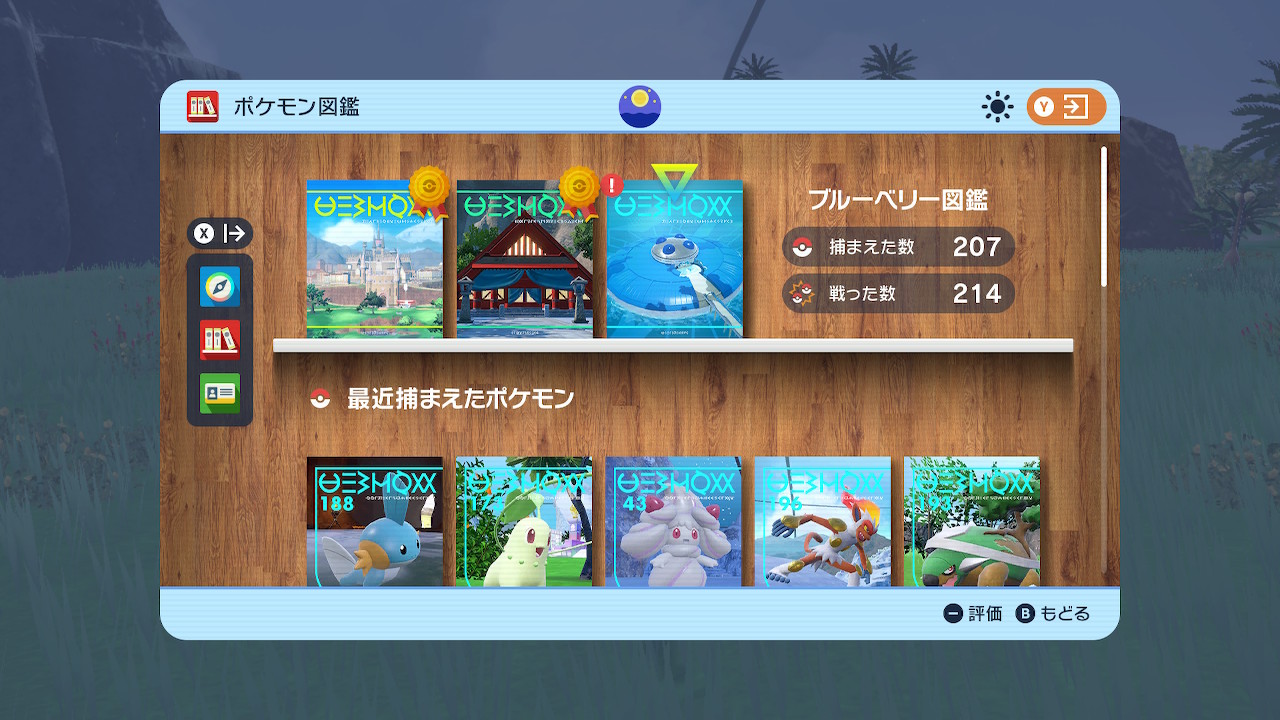
Task: Choose Torterra's recently caught entry
Action: 971,522
